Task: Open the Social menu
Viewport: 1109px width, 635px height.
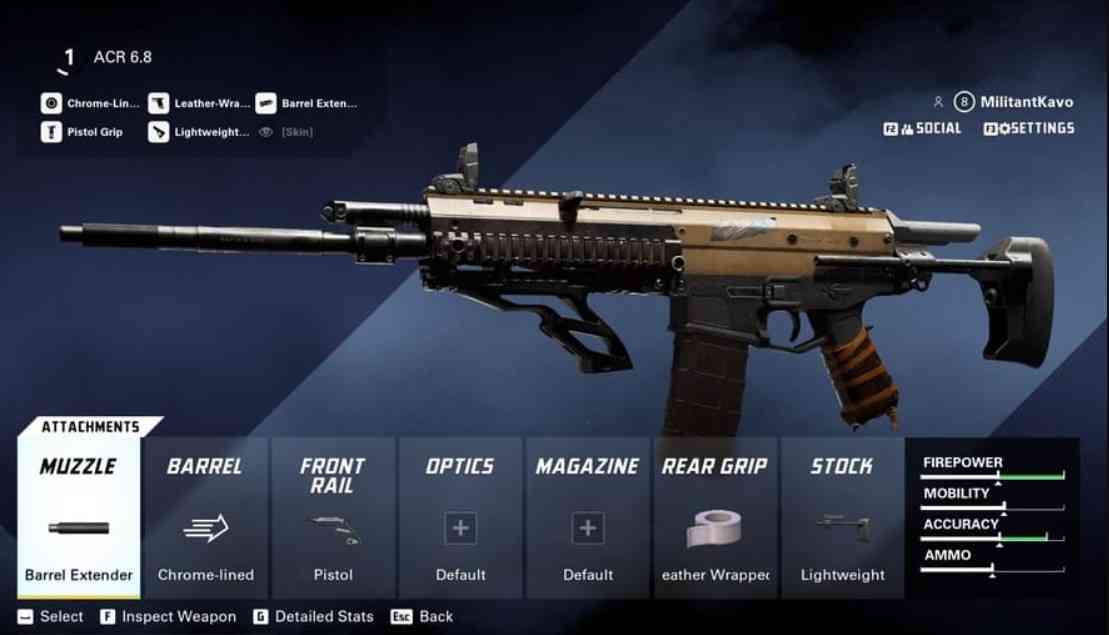Action: click(922, 128)
